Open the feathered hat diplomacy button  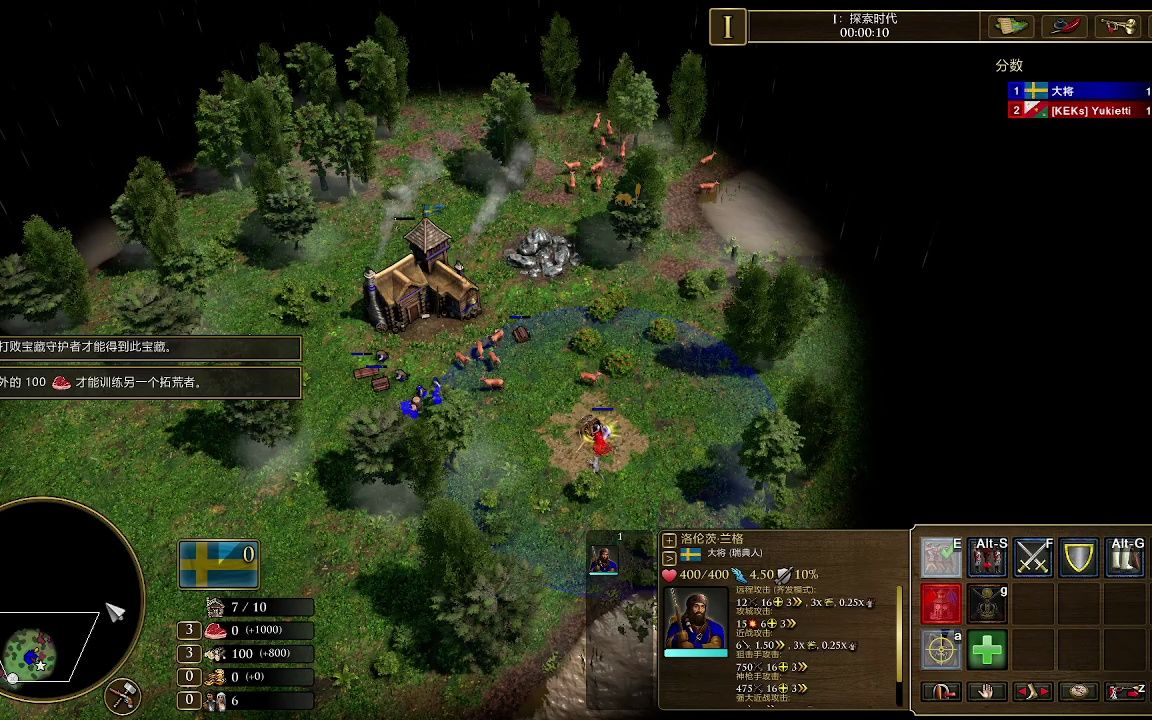click(x=1064, y=27)
